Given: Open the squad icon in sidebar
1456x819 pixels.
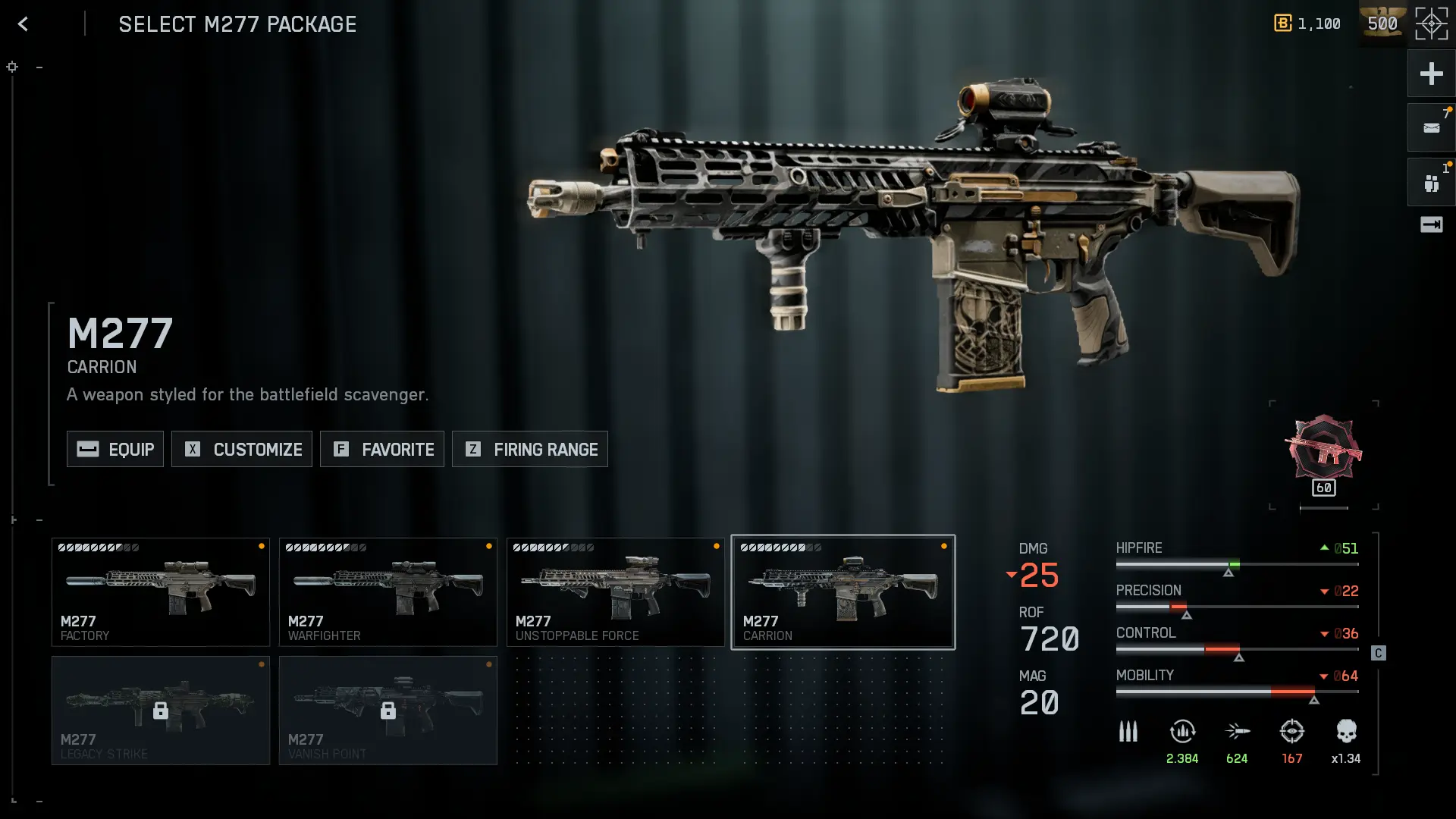Looking at the screenshot, I should [1431, 183].
